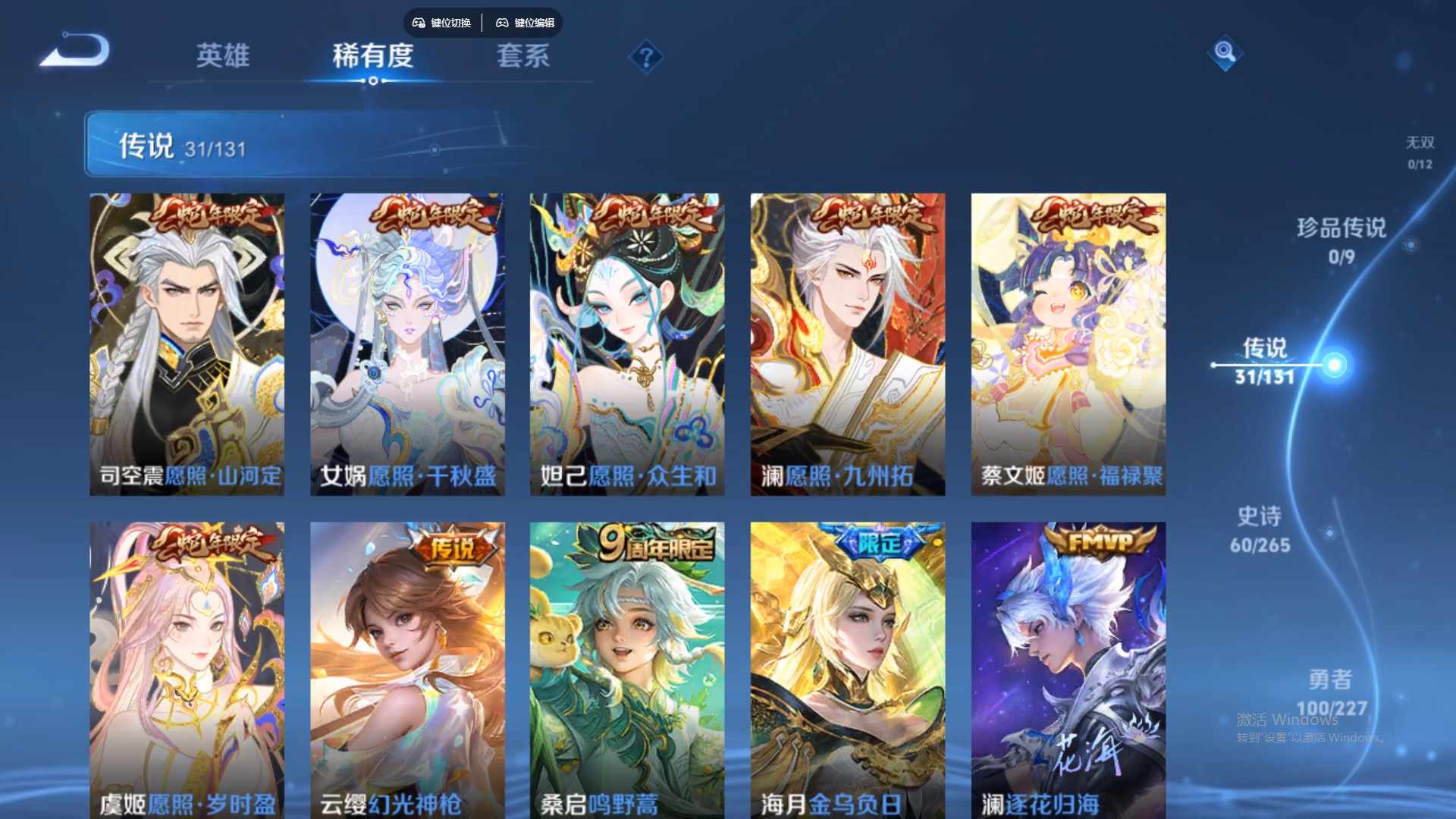Switch to the 套系 tab
The image size is (1456, 819).
[x=523, y=57]
